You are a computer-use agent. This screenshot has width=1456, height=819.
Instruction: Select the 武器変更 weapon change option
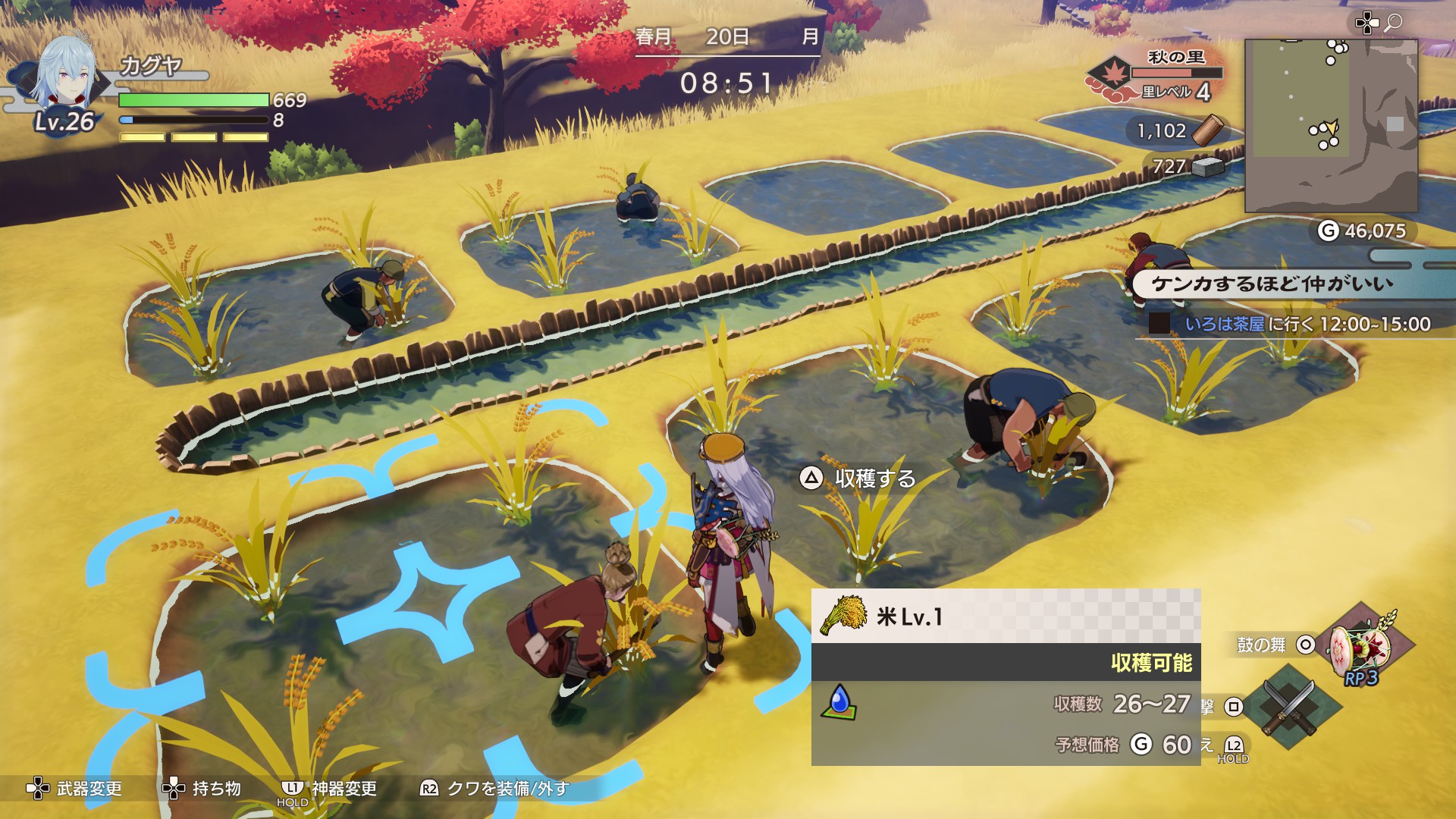tap(75, 789)
